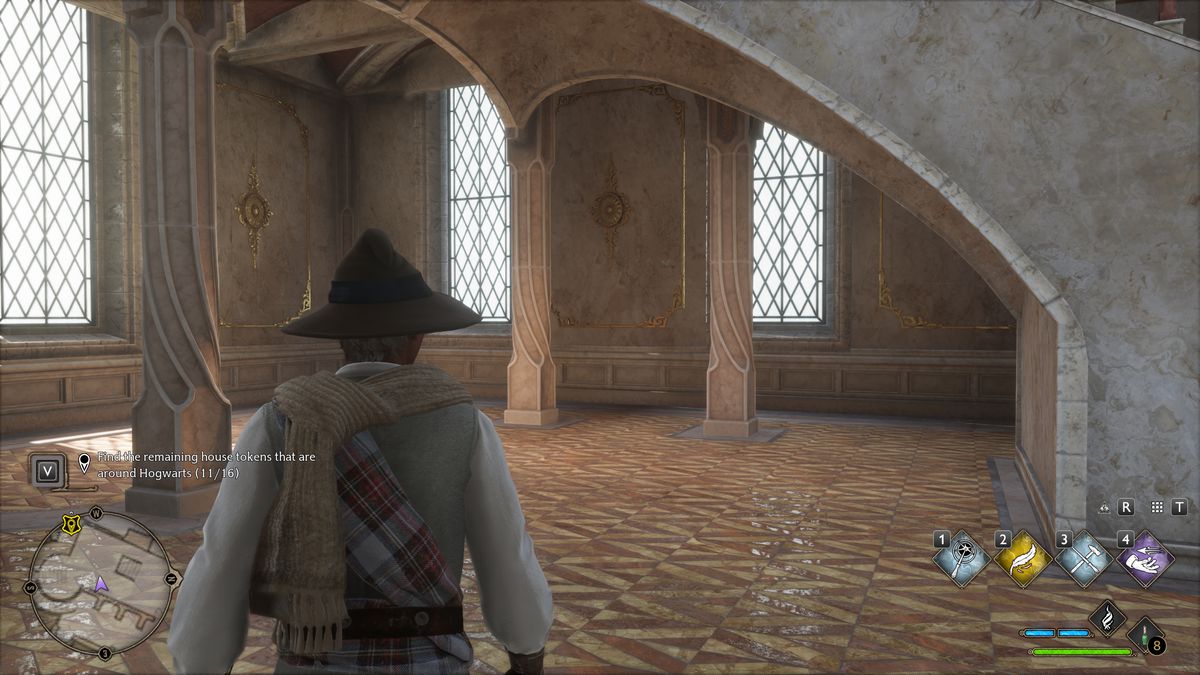Viewport: 1200px width, 675px height.
Task: Activate the Reparo hammer spell slot
Action: click(x=1085, y=559)
